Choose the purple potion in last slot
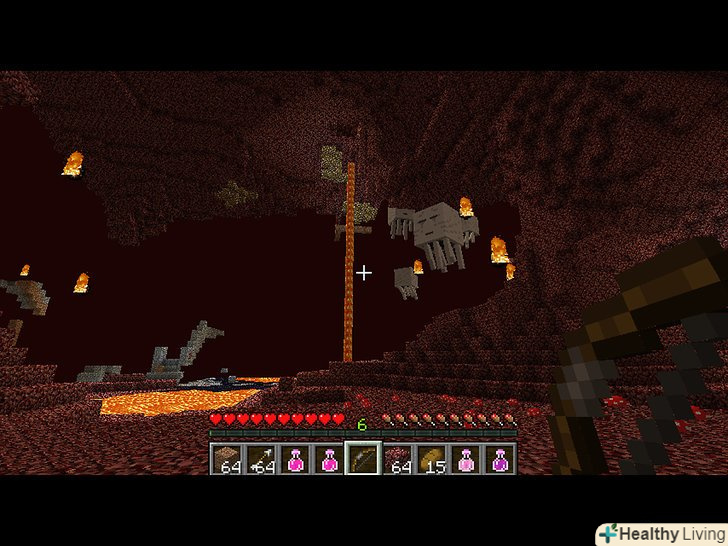 [x=499, y=459]
